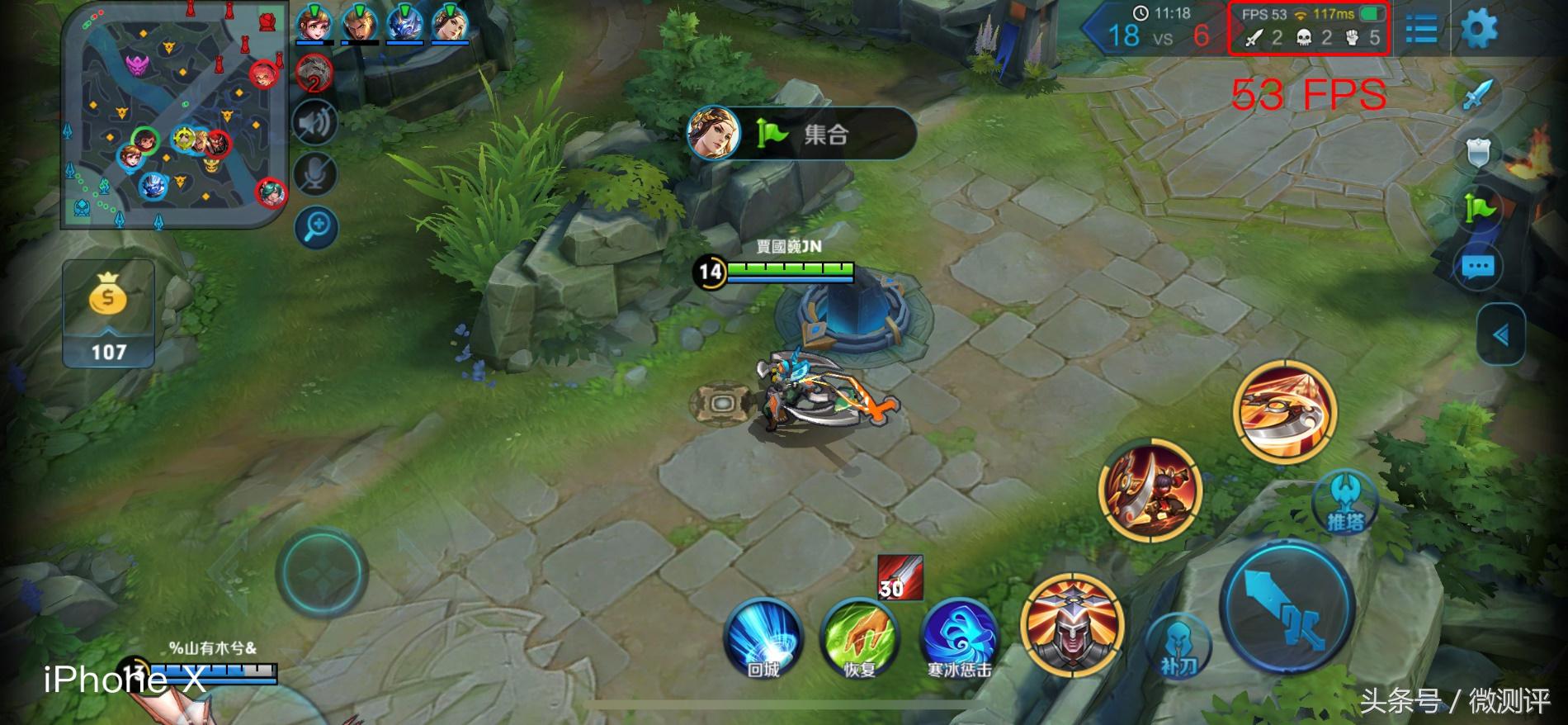Buy the recommended item marked 30
The width and height of the screenshot is (1568, 725).
click(x=900, y=576)
